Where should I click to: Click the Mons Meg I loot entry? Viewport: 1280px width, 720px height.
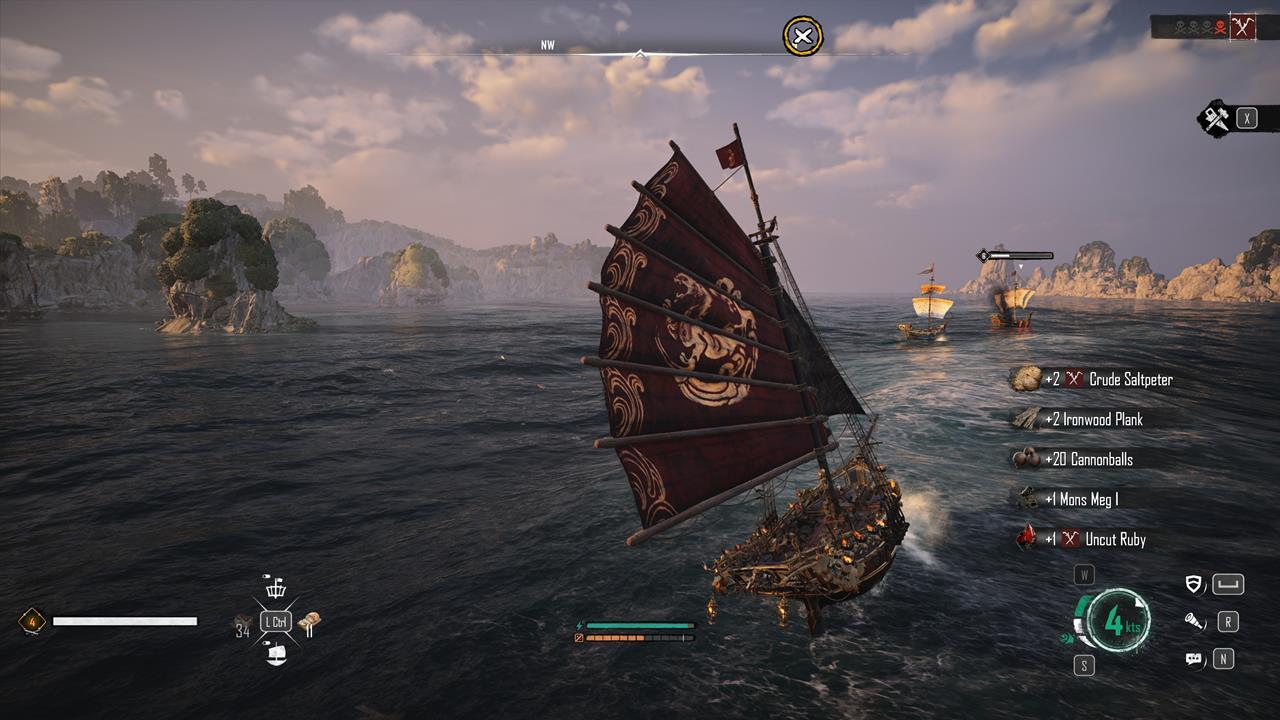1066,499
